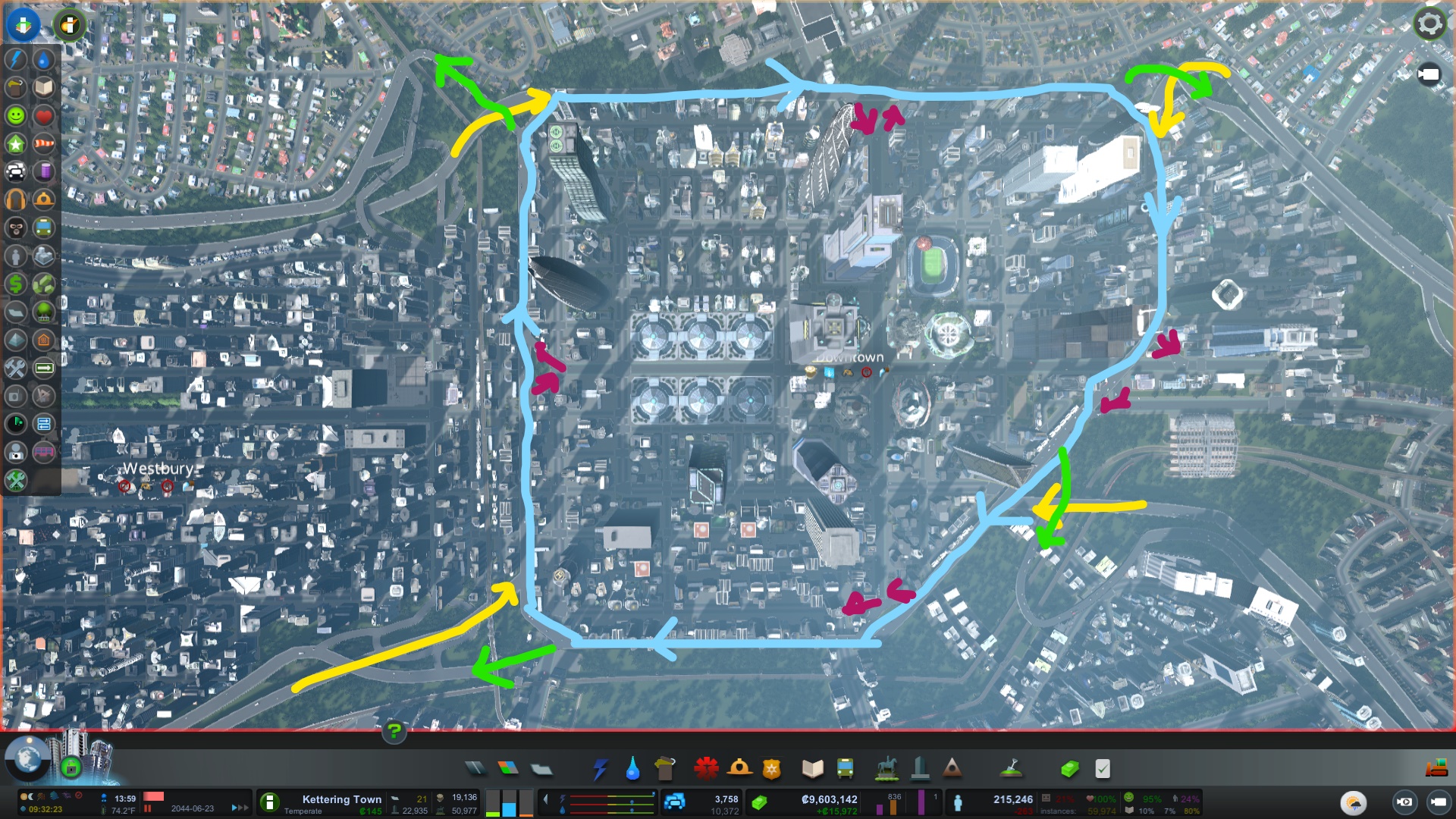Open the options gear at top right
This screenshot has height=819, width=1456.
click(x=1429, y=24)
